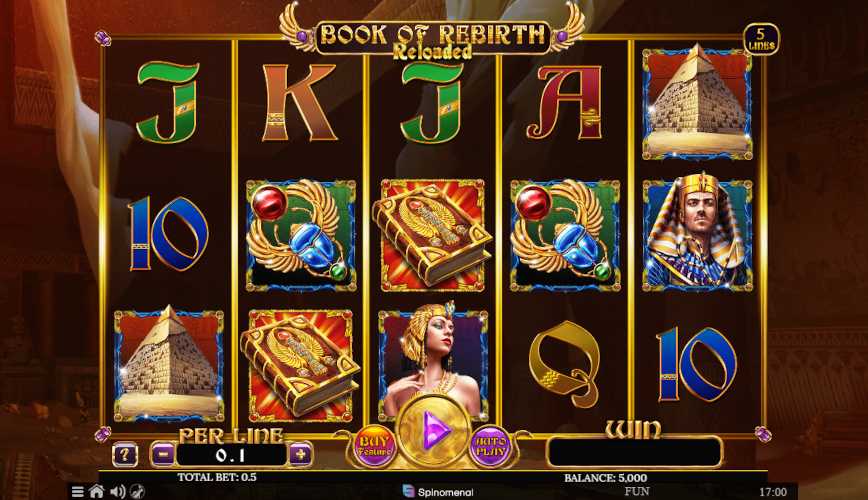Open the question mark help button
The image size is (868, 500).
click(125, 454)
